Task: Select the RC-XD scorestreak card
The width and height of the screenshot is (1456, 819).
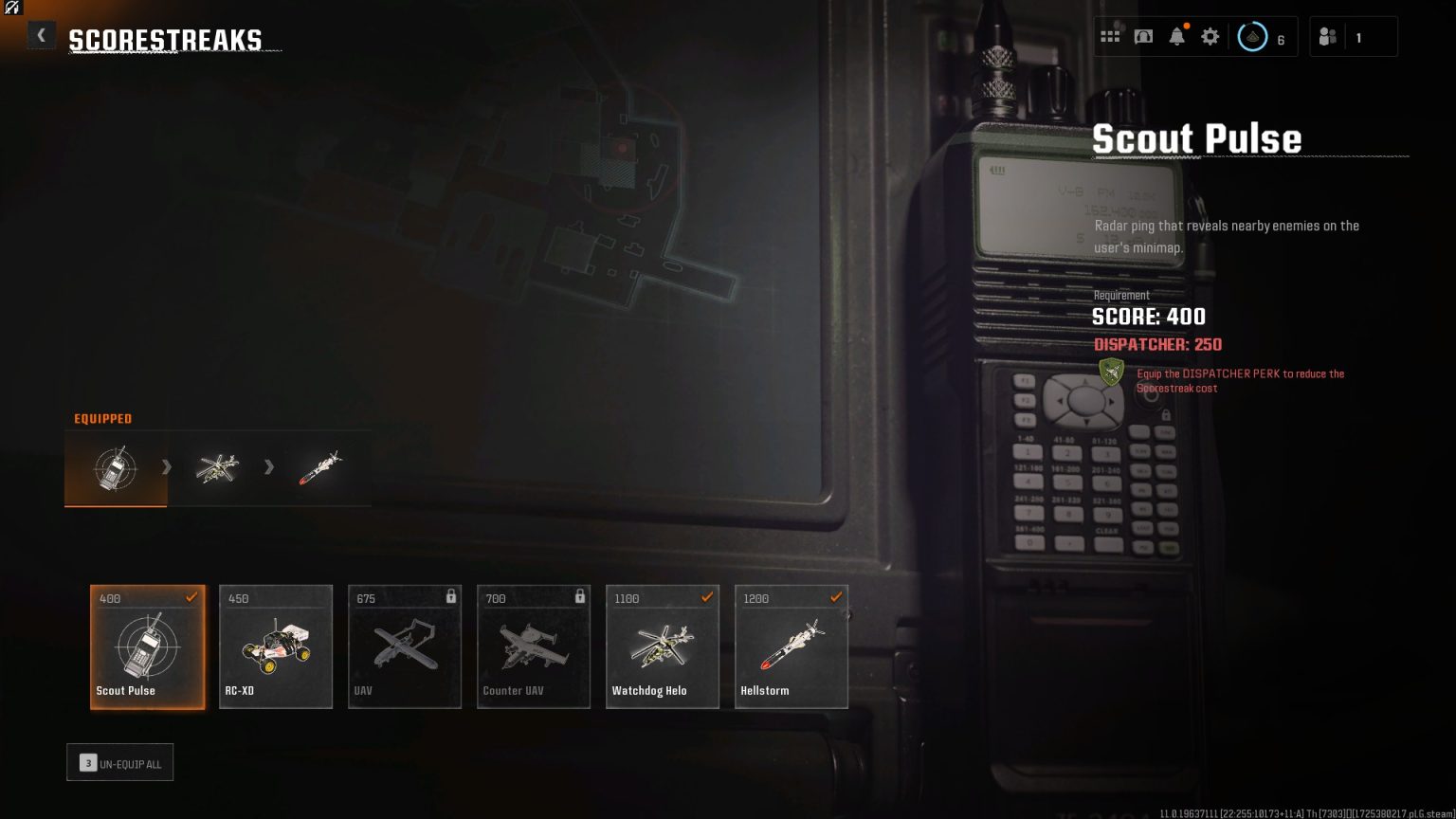Action: click(x=276, y=646)
